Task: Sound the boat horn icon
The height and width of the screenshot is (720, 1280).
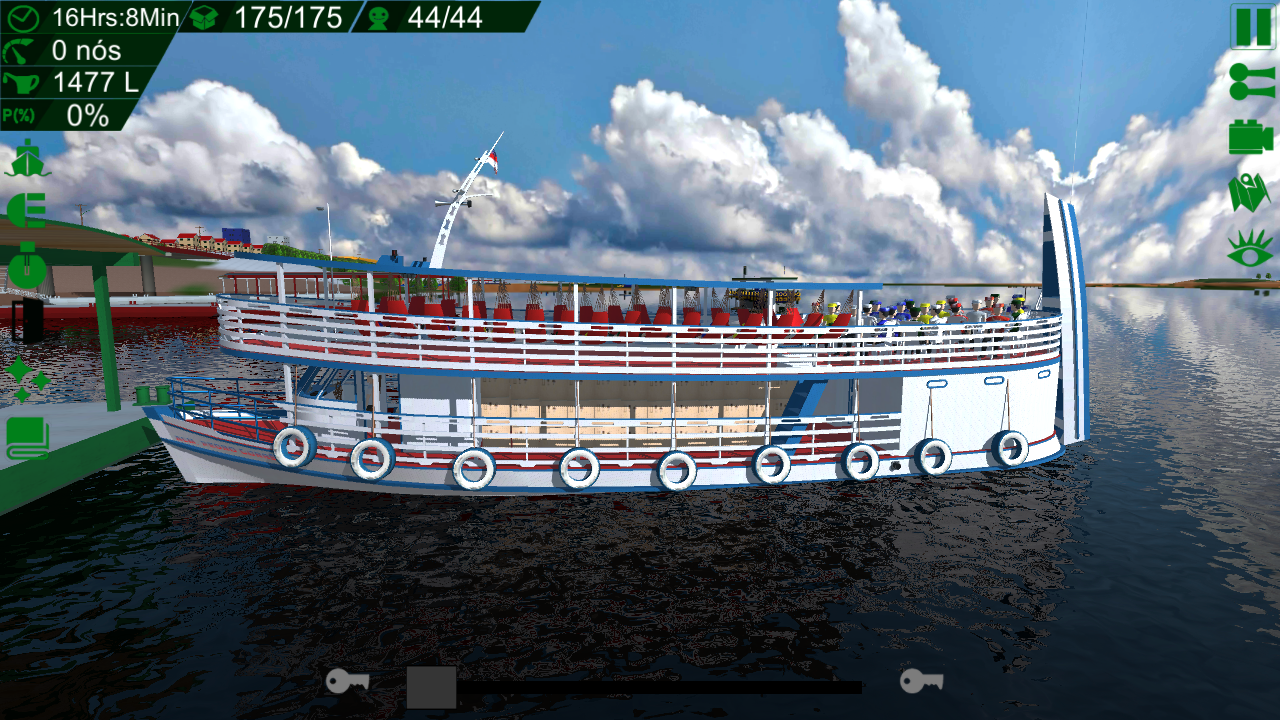Action: pos(1251,83)
